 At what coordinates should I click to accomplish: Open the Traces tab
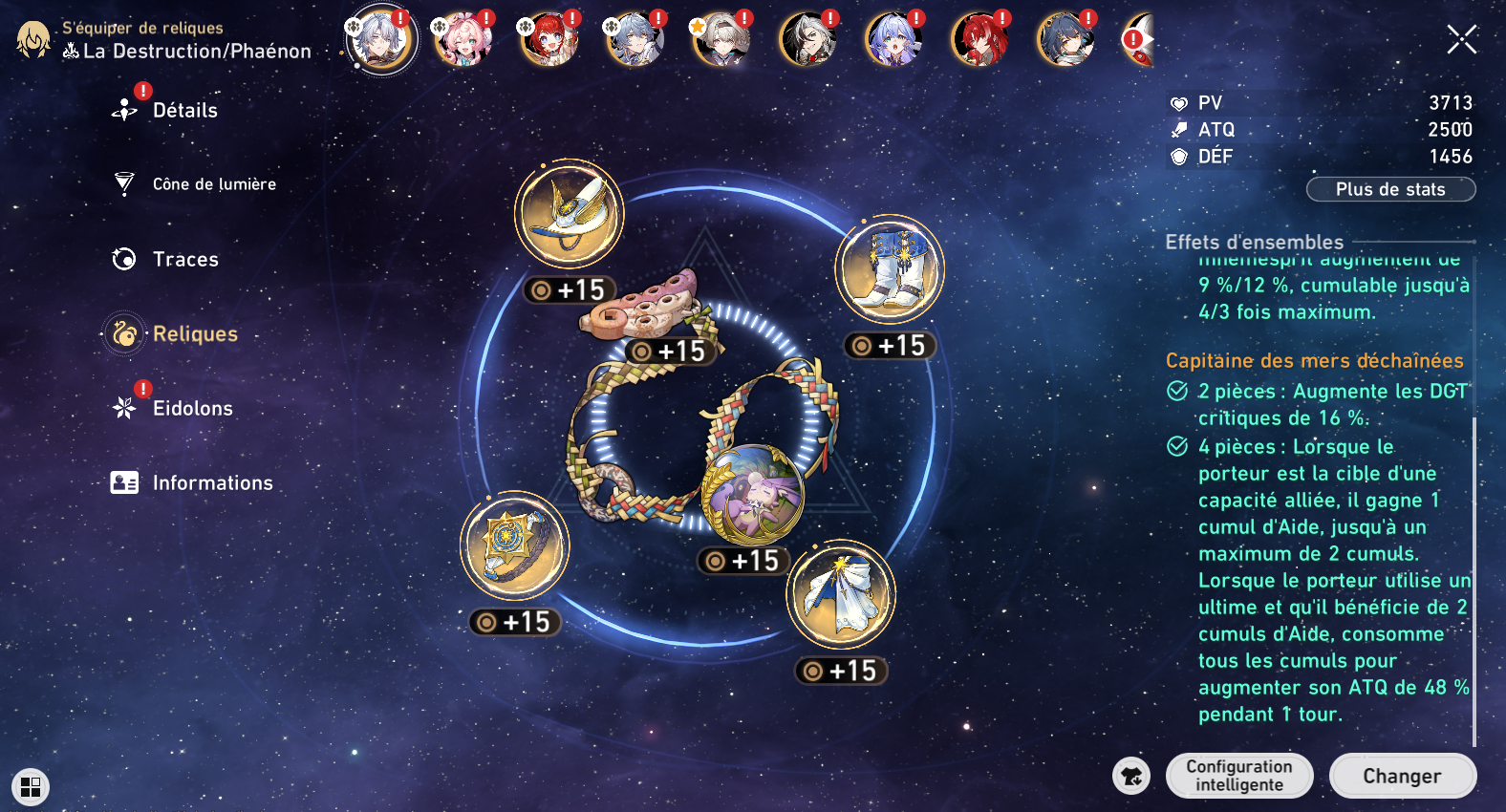point(184,259)
